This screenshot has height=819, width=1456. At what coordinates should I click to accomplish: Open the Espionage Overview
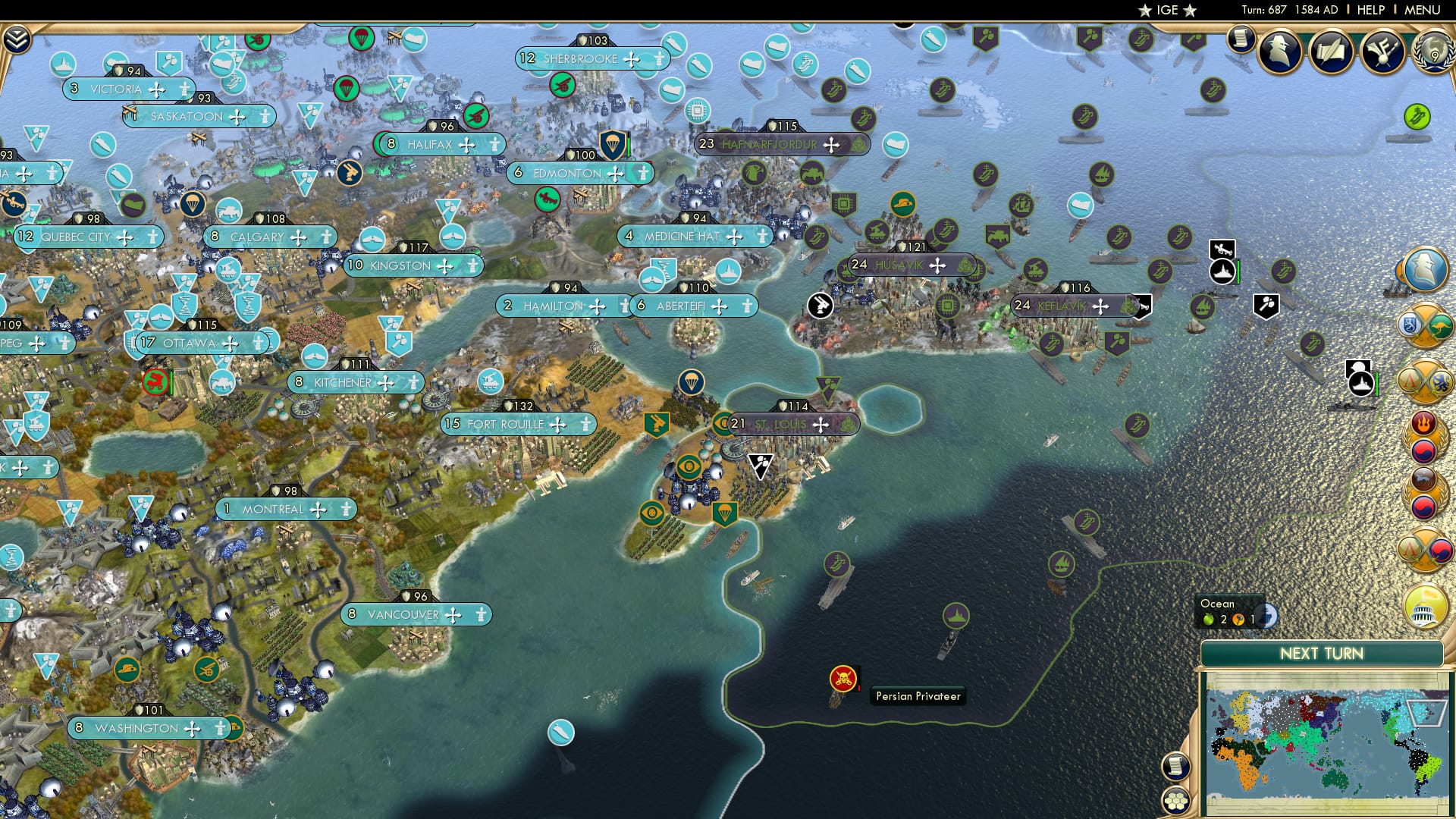1279,53
